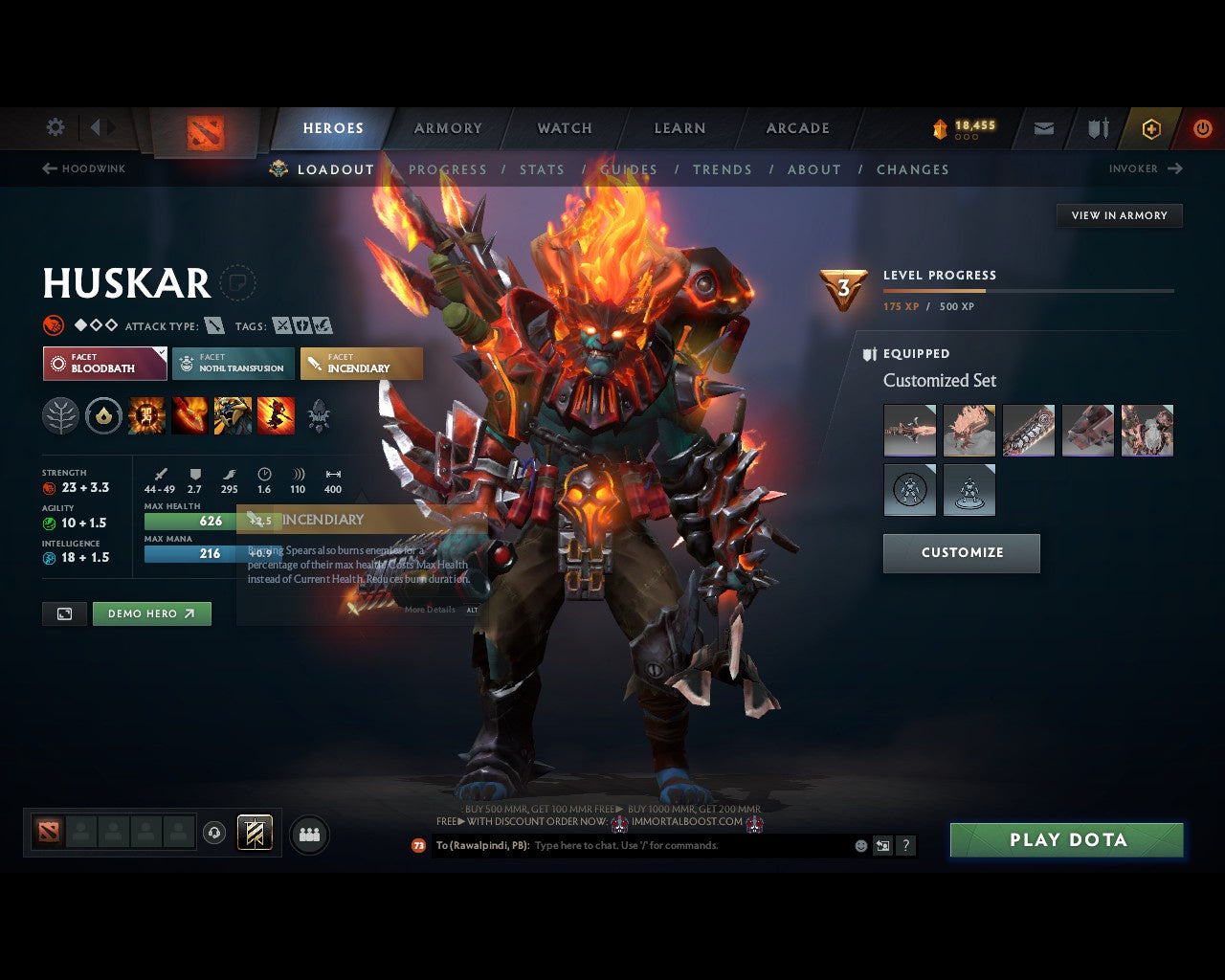The image size is (1225, 980).
Task: Click the DEMO HERO button
Action: pyautogui.click(x=151, y=613)
